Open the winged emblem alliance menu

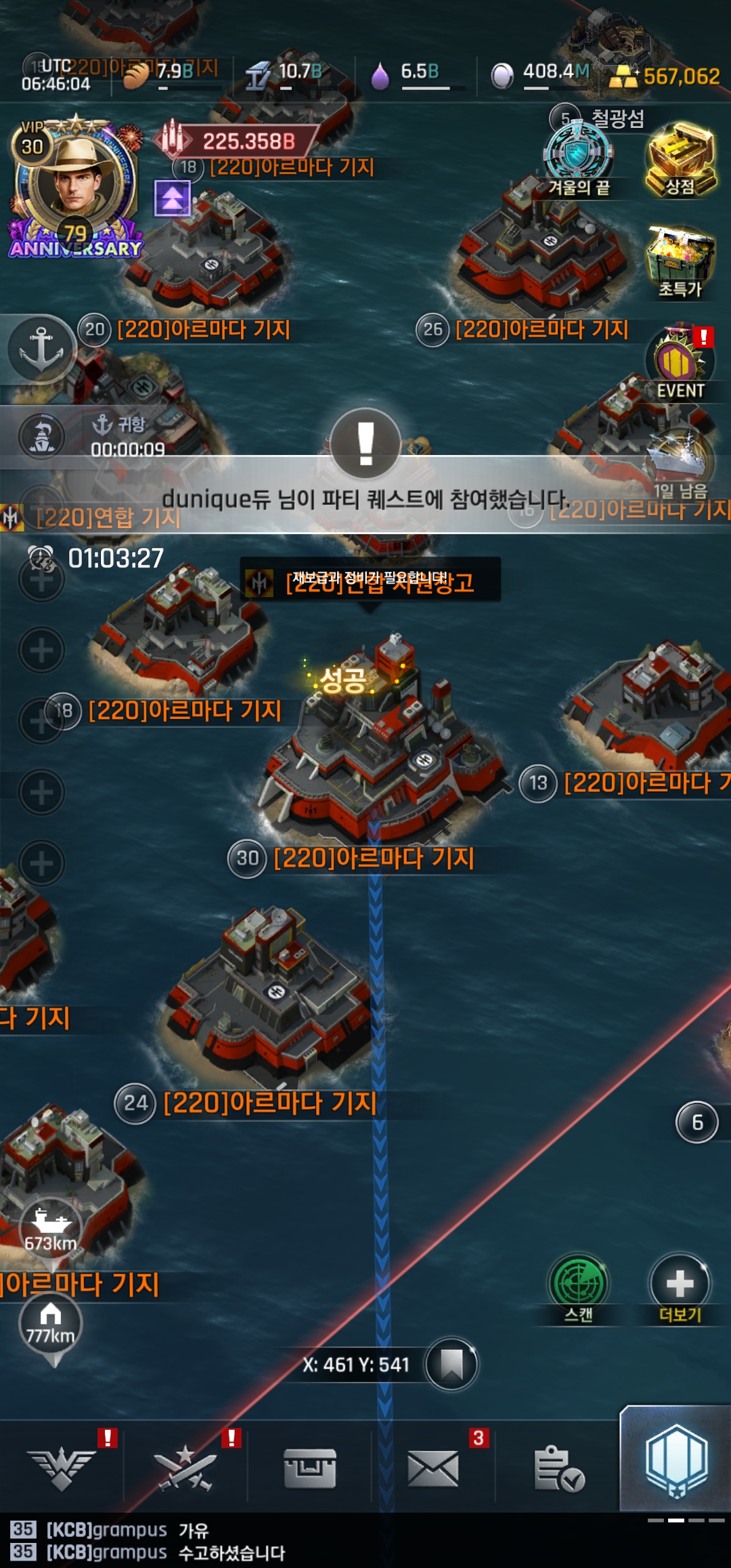point(62,1468)
